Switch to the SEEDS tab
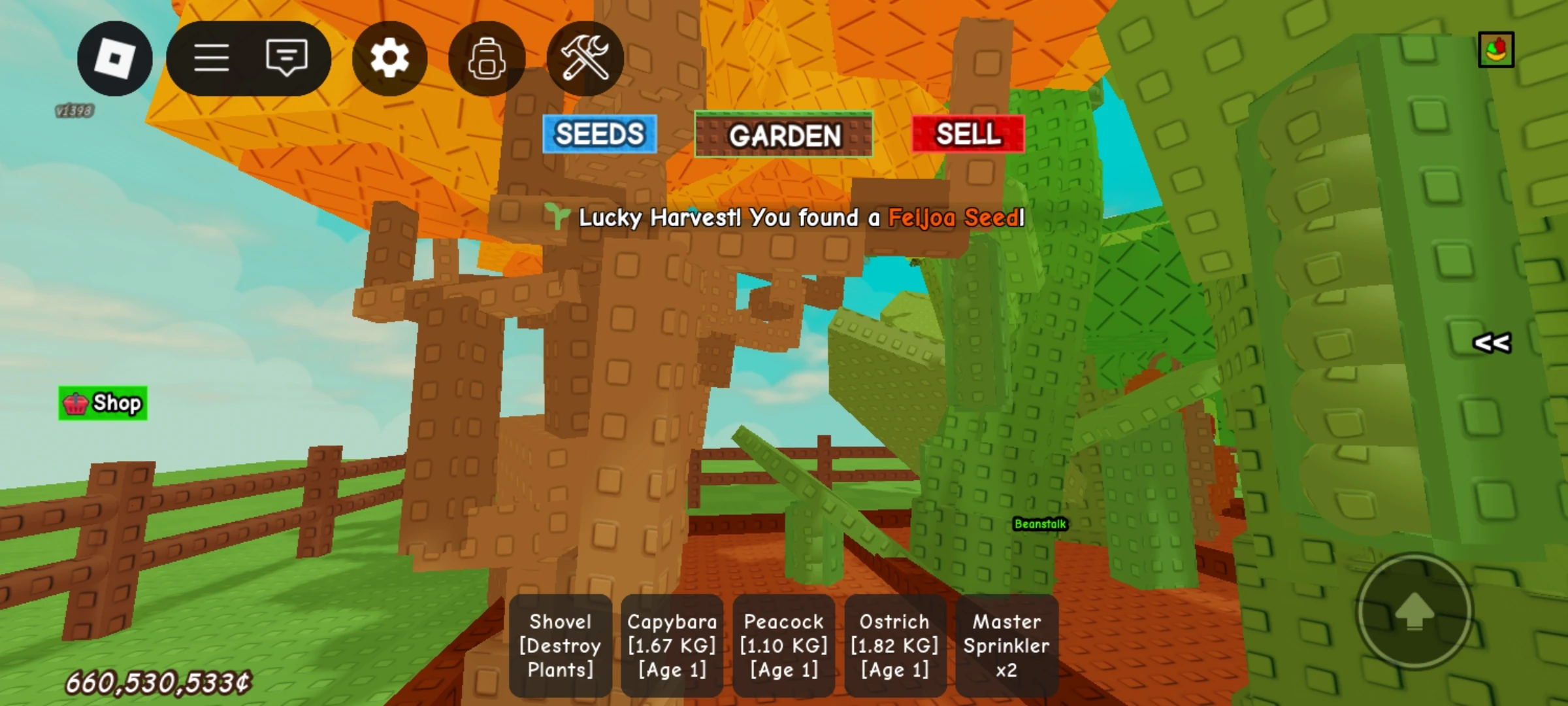 (598, 135)
